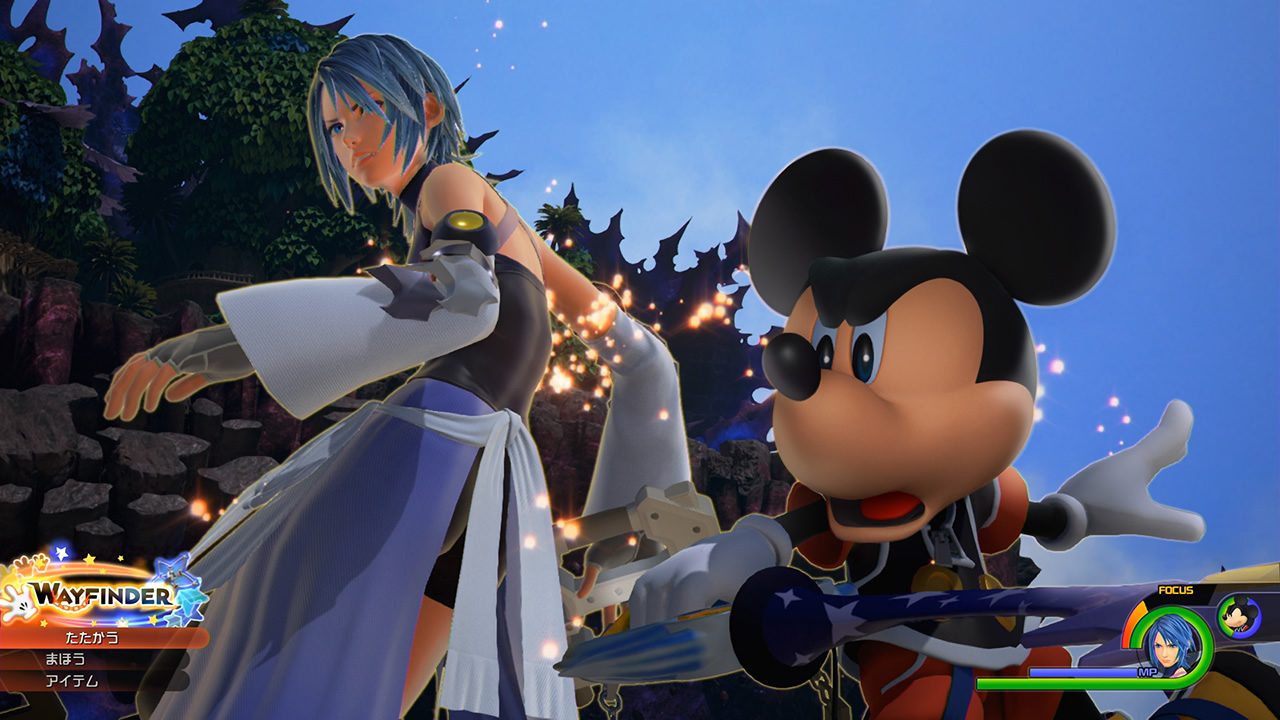Click the FOCUS label above the gauge

tap(1176, 589)
